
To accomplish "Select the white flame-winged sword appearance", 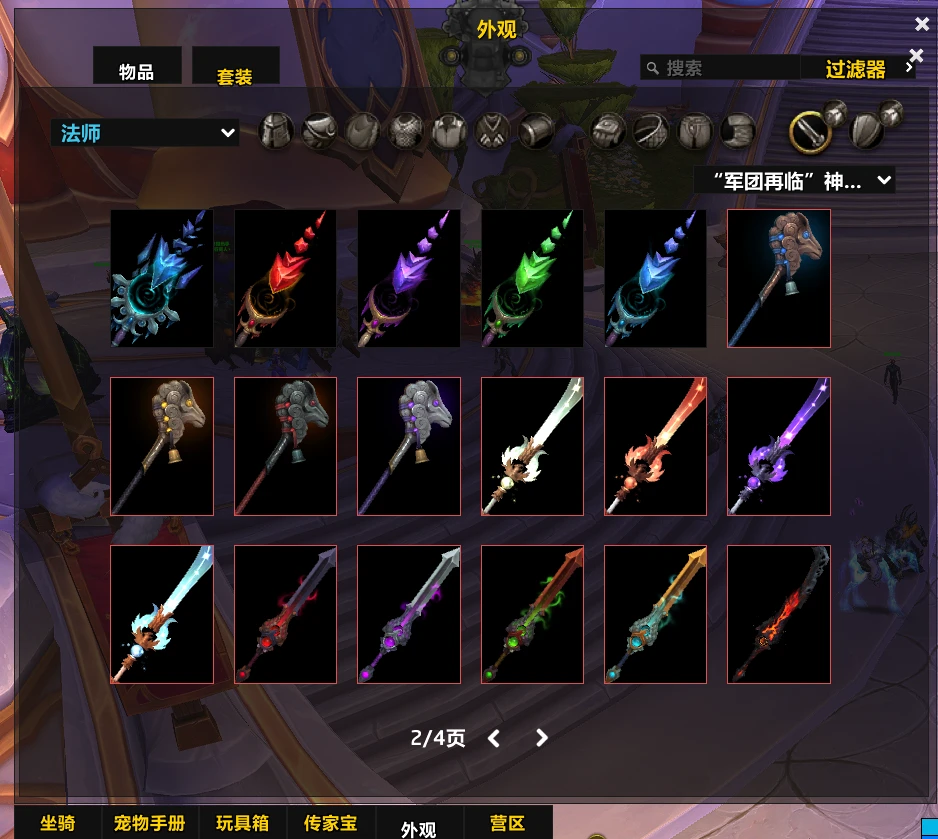I will click(x=532, y=446).
